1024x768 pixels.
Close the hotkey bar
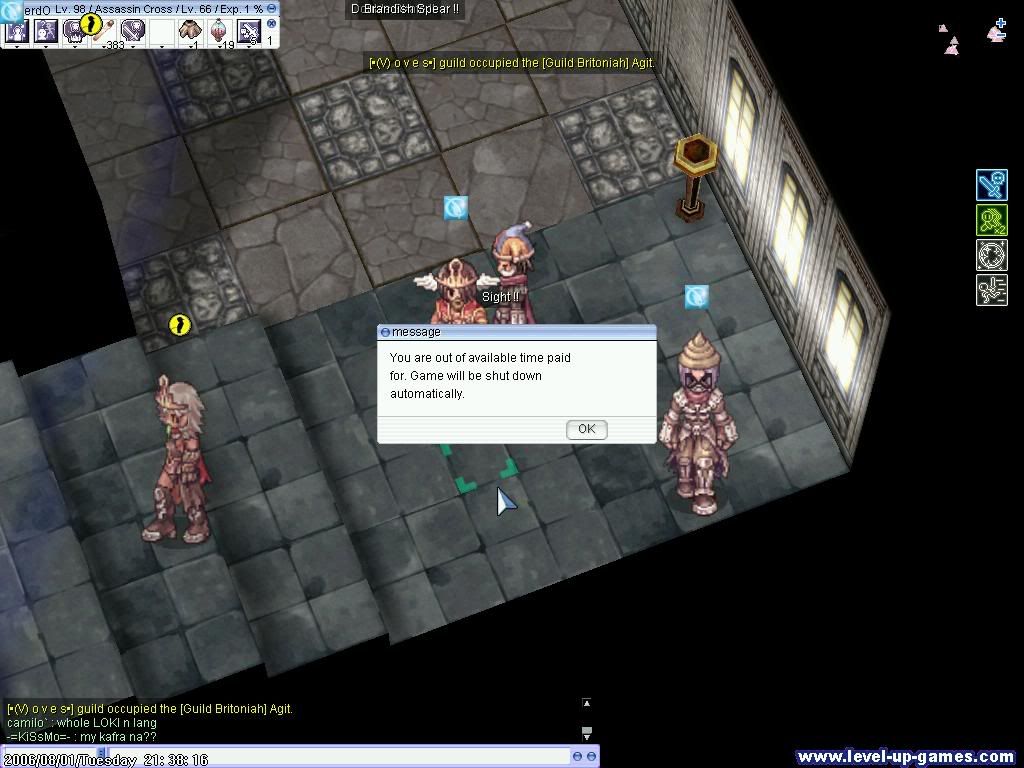click(271, 24)
